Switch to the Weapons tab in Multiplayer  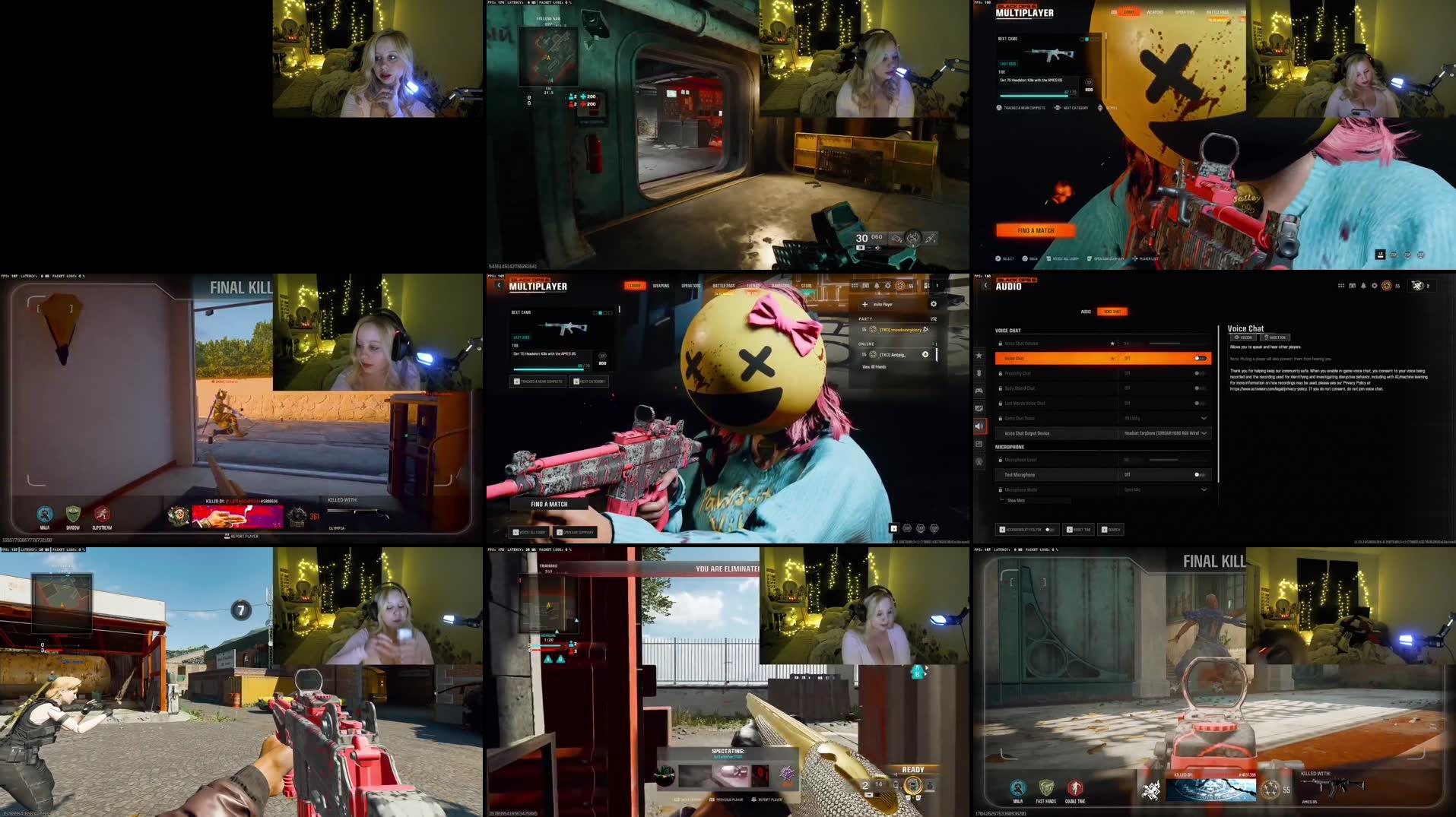click(661, 286)
